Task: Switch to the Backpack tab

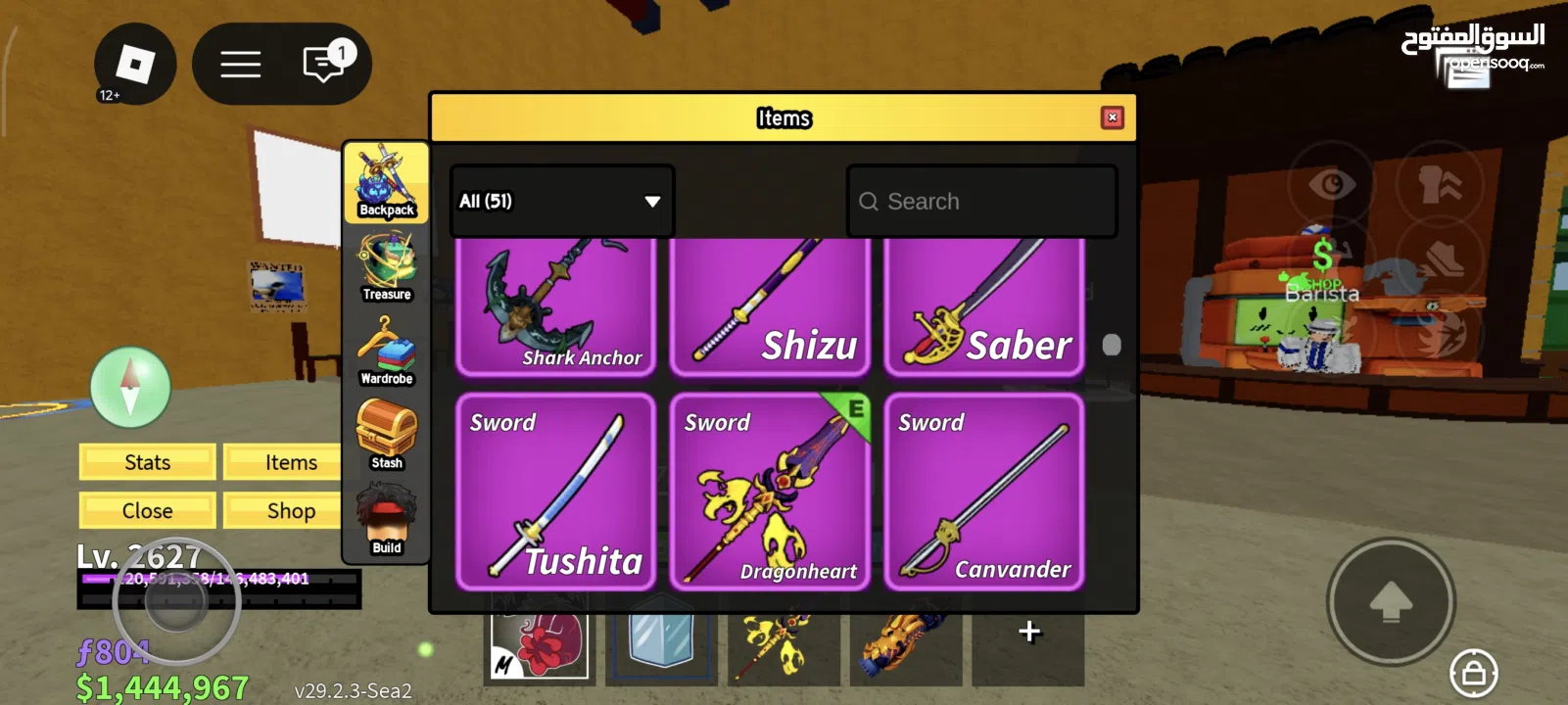Action: (x=387, y=182)
